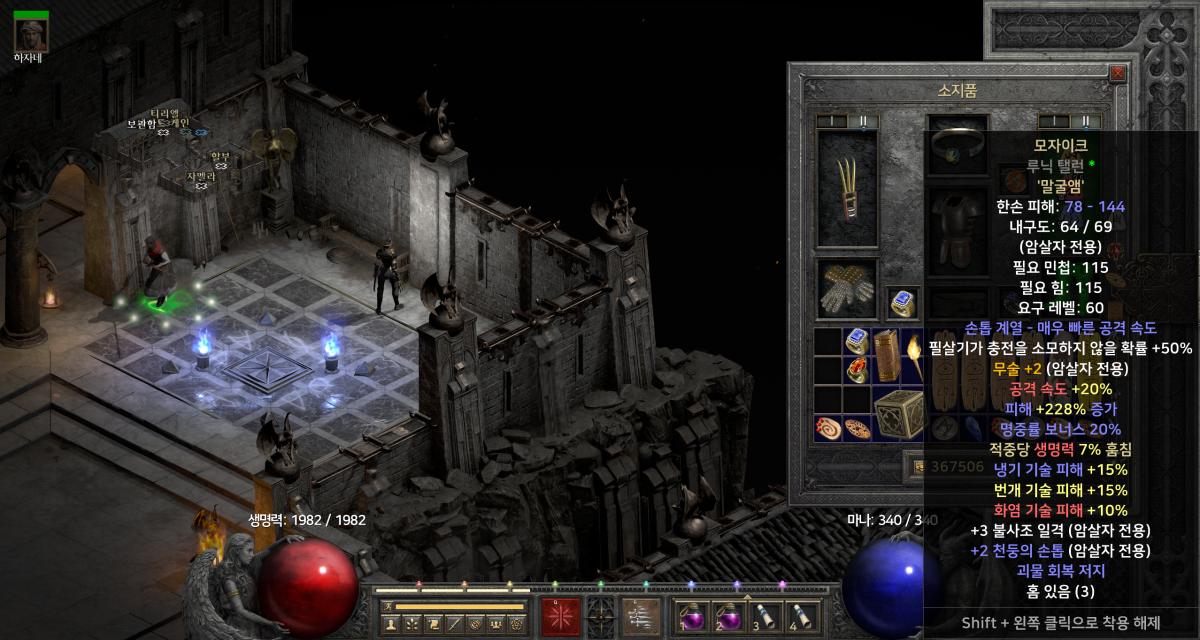This screenshot has width=1200, height=640.
Task: Switch to weapon set II above the claw
Action: (x=861, y=120)
